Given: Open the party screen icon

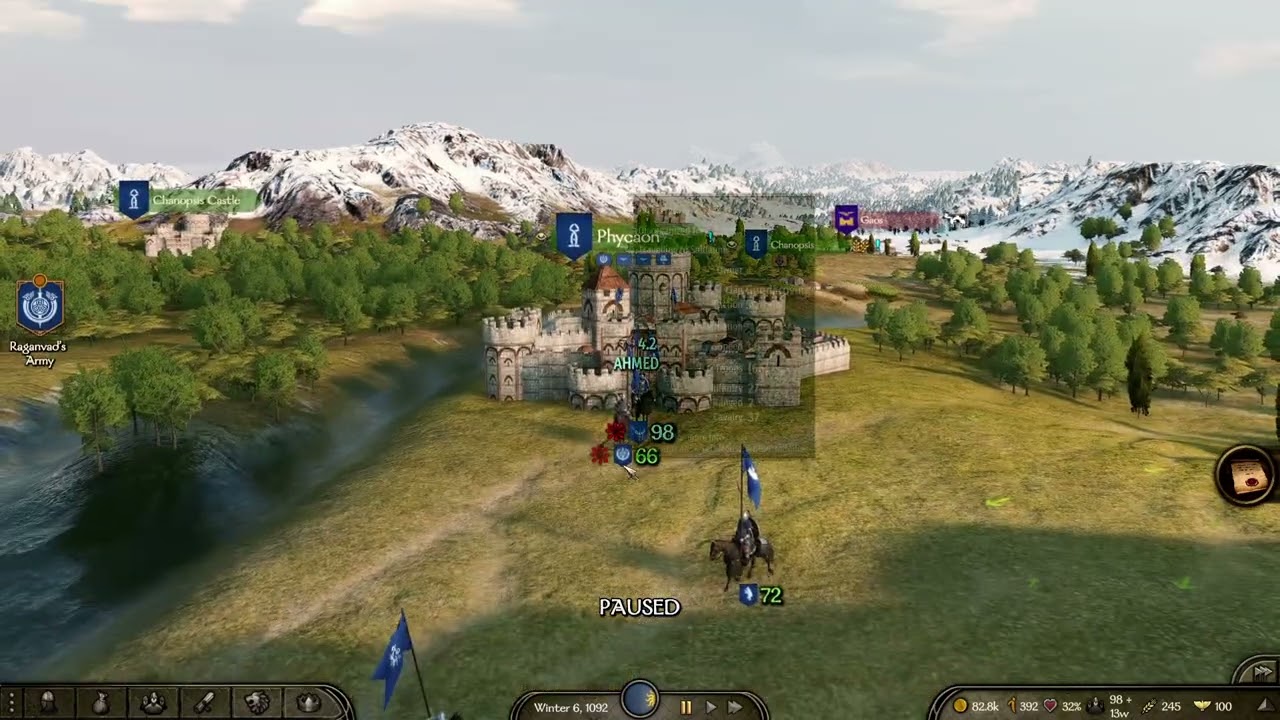Looking at the screenshot, I should point(153,703).
